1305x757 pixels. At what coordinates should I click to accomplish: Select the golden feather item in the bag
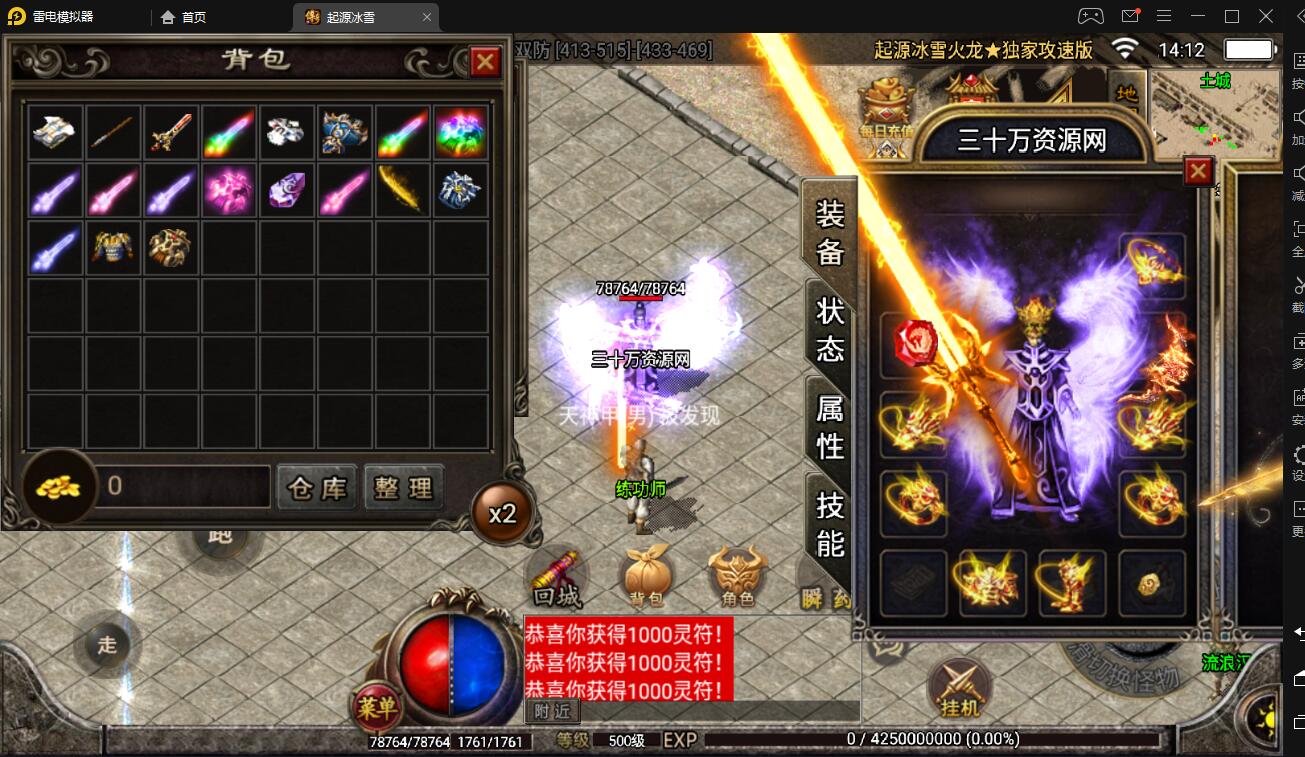pyautogui.click(x=402, y=189)
